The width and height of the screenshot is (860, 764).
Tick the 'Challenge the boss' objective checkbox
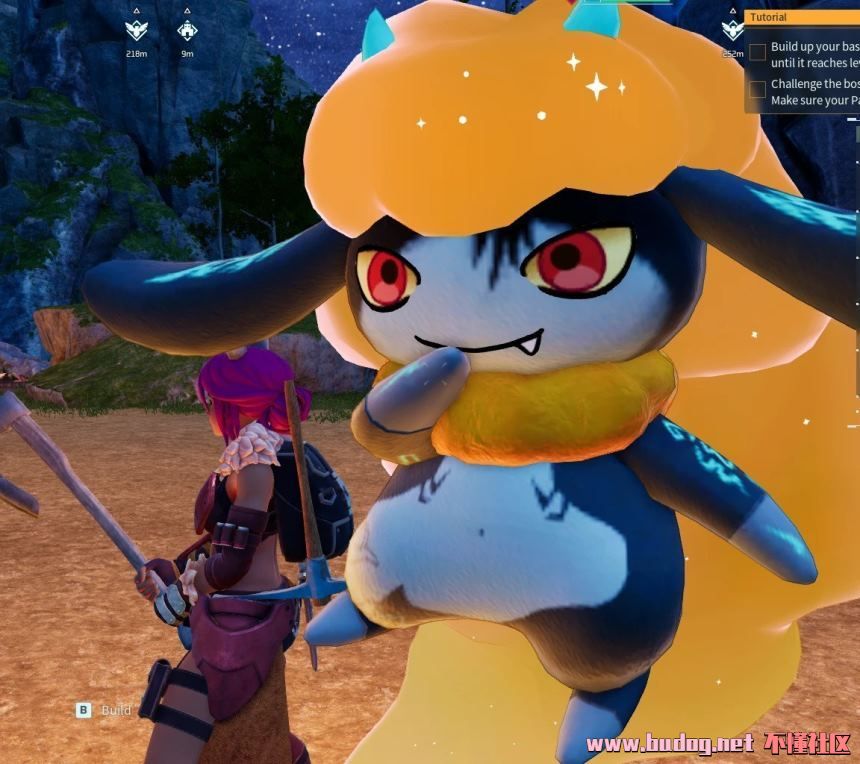pyautogui.click(x=758, y=90)
